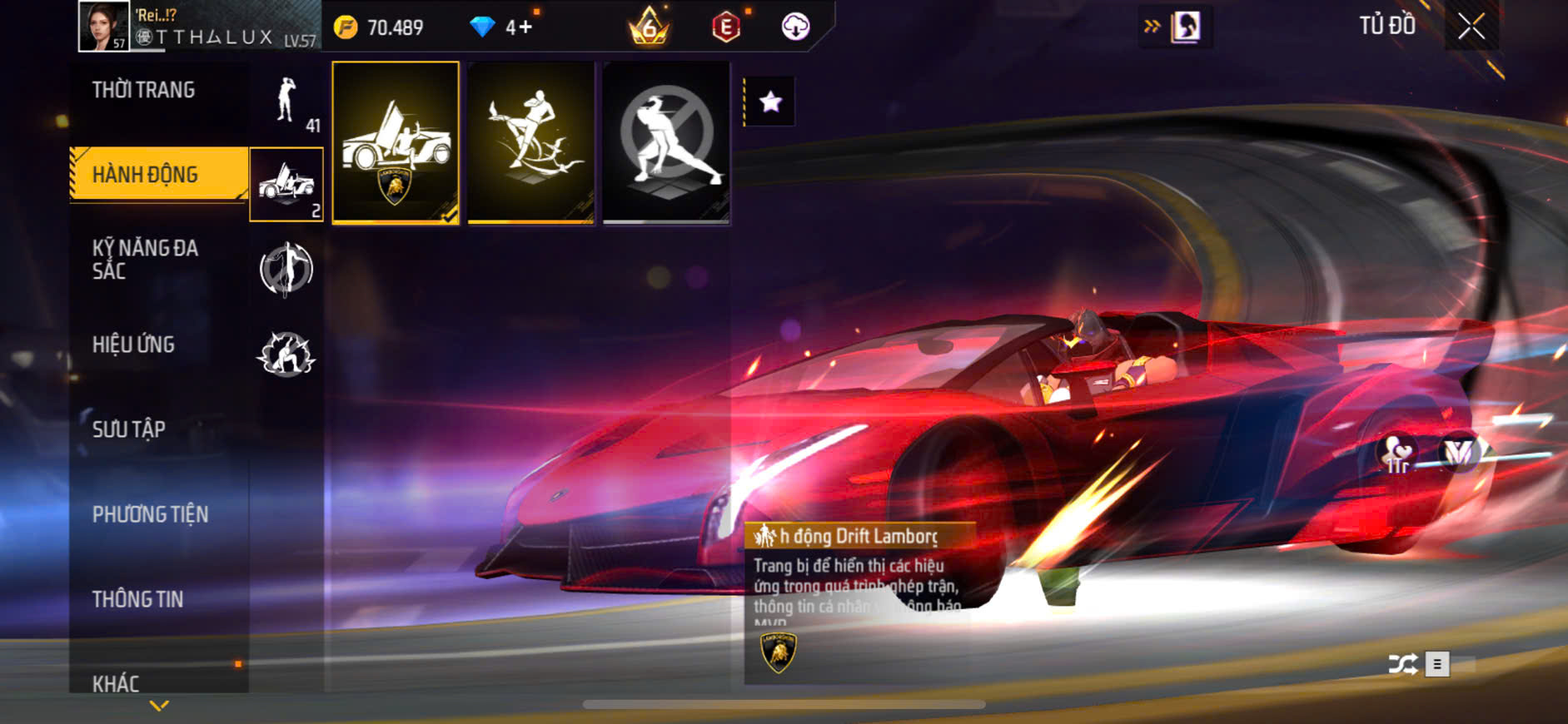Select the Lamborghini Drift emote tile
The height and width of the screenshot is (724, 1568).
396,142
